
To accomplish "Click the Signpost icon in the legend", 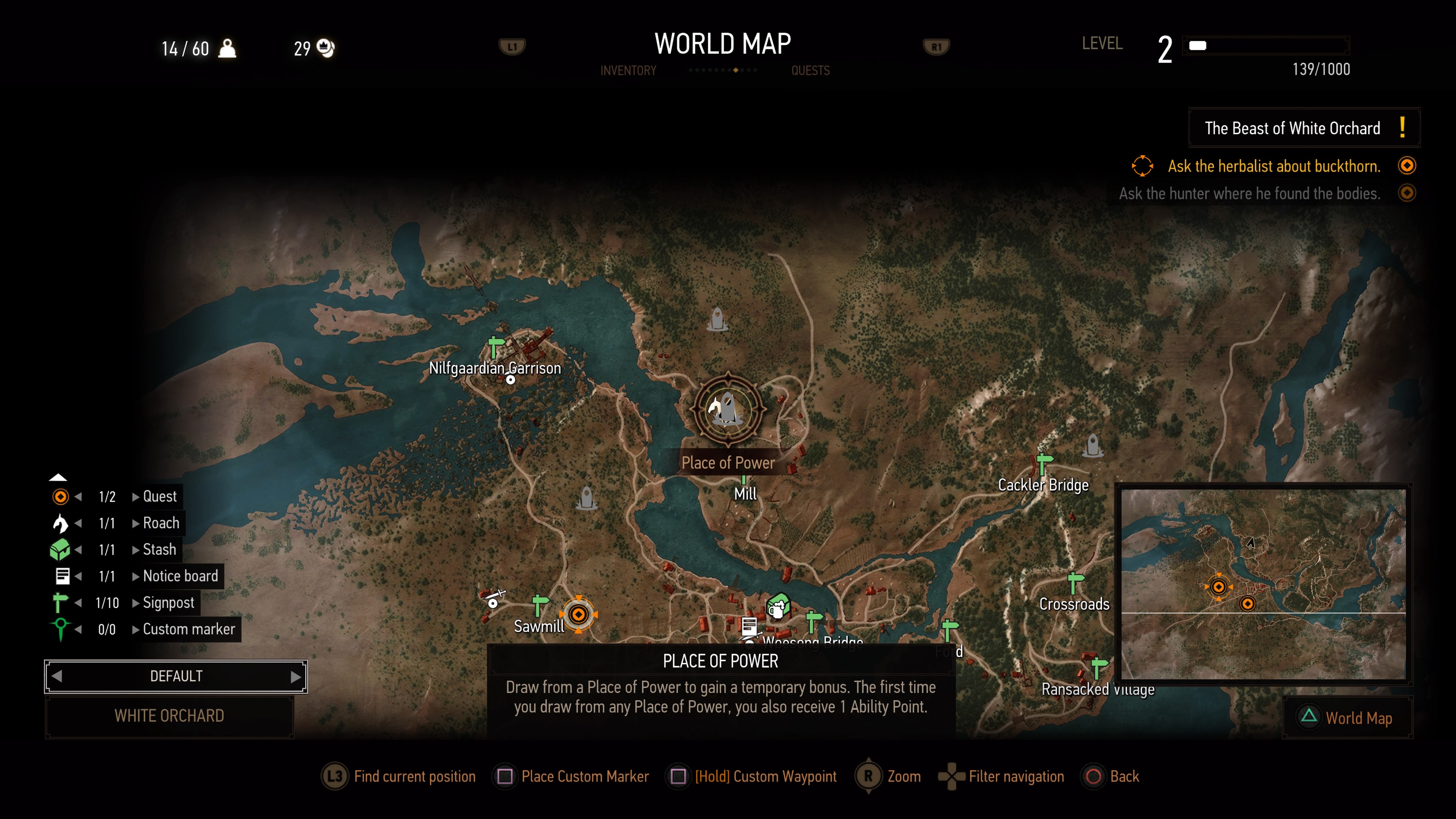I will (61, 602).
